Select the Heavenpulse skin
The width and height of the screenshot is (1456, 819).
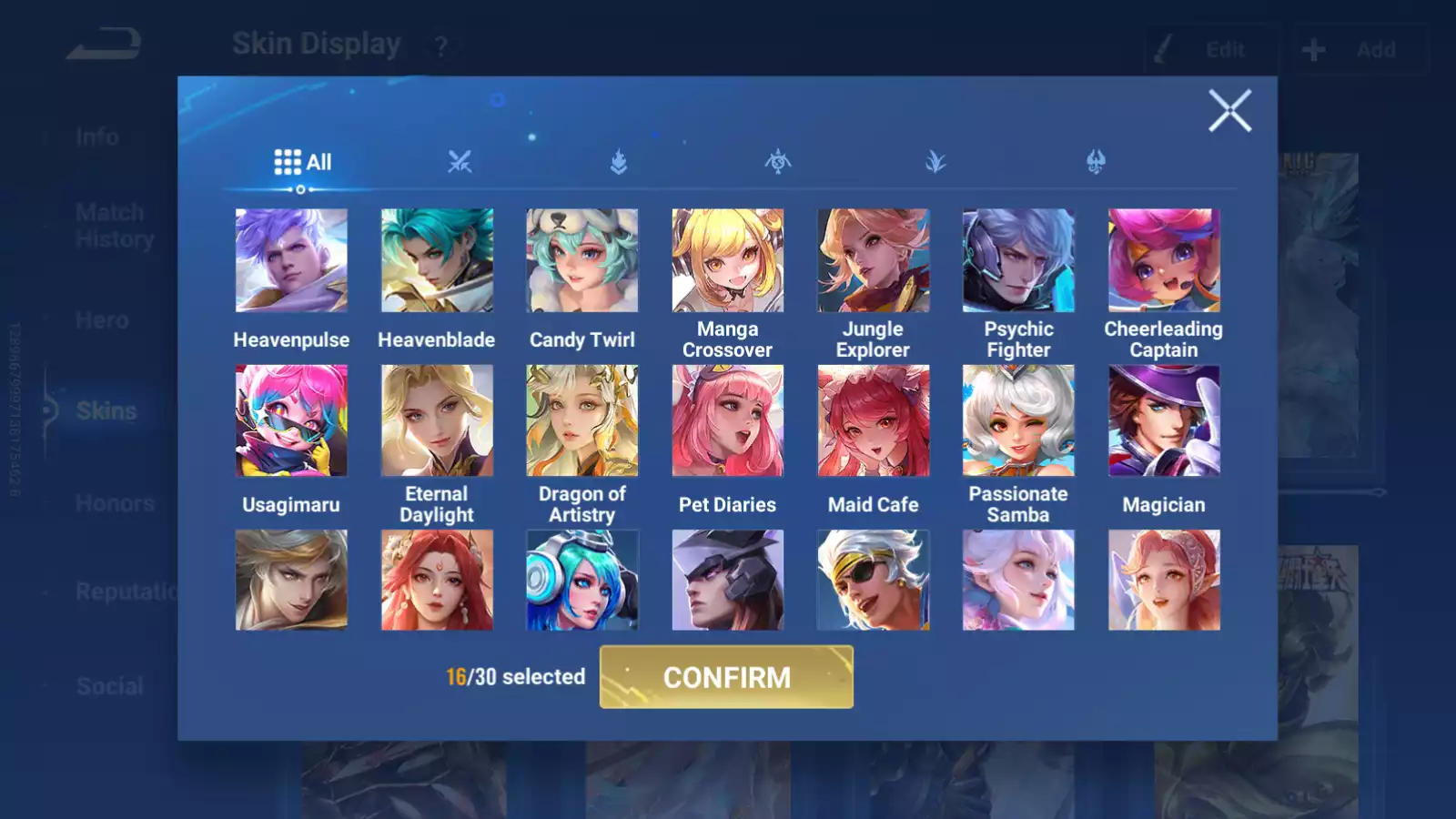(291, 260)
